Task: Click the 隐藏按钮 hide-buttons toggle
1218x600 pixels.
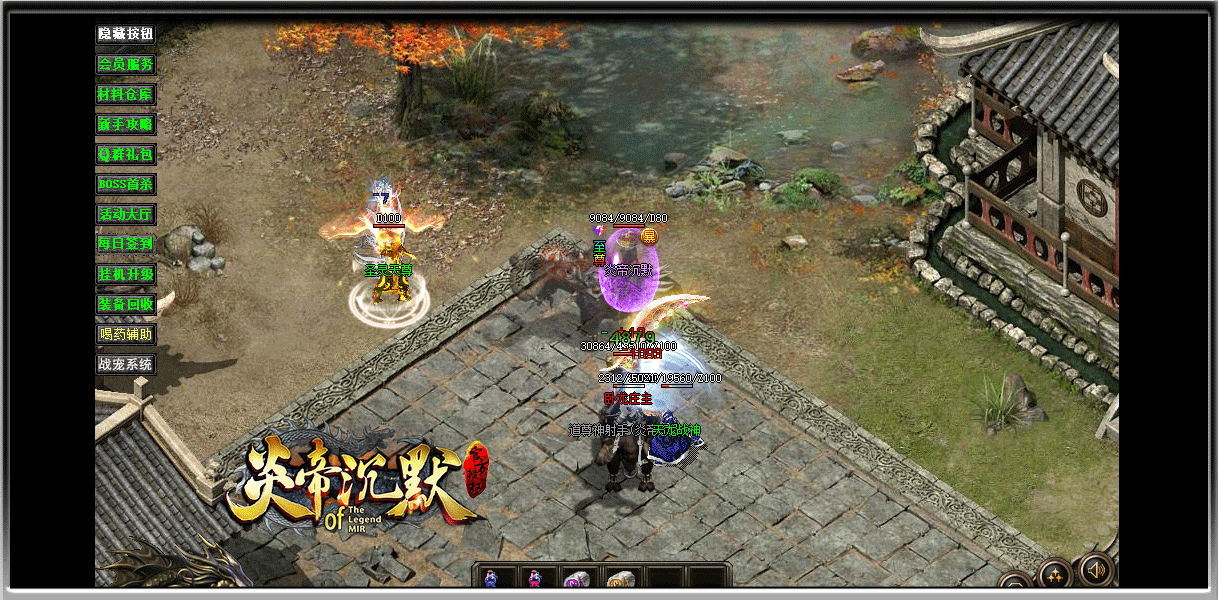Action: [126, 34]
